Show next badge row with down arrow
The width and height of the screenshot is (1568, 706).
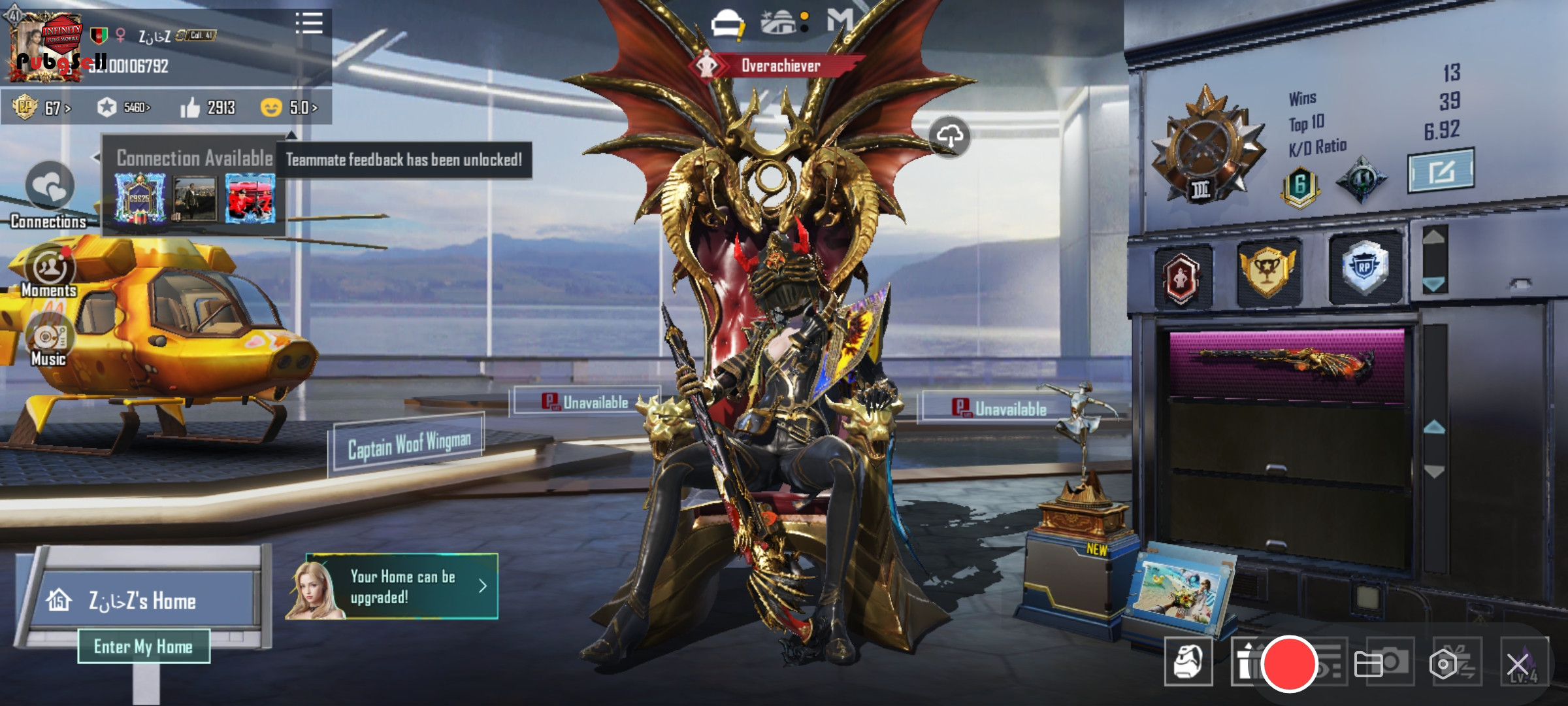tap(1435, 284)
